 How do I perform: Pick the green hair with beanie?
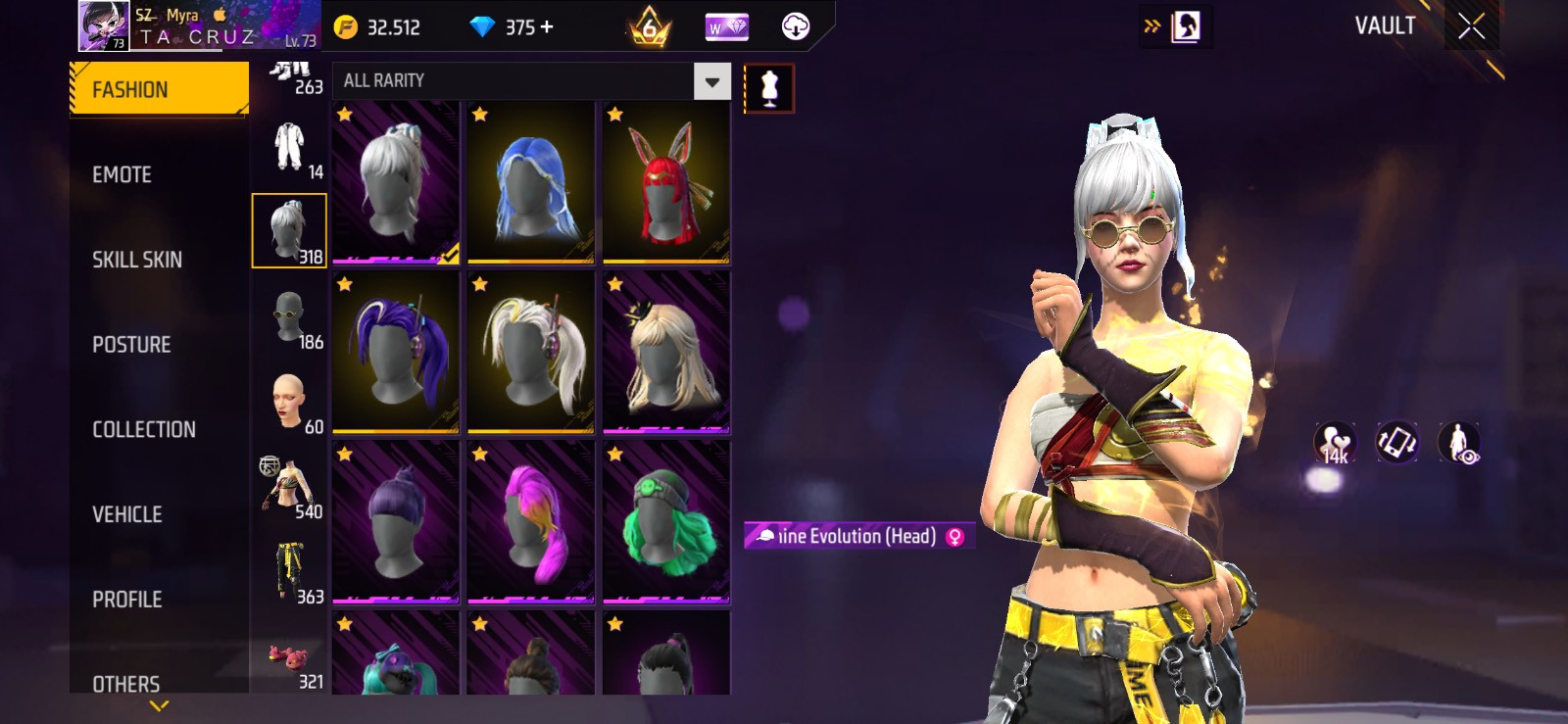(666, 522)
